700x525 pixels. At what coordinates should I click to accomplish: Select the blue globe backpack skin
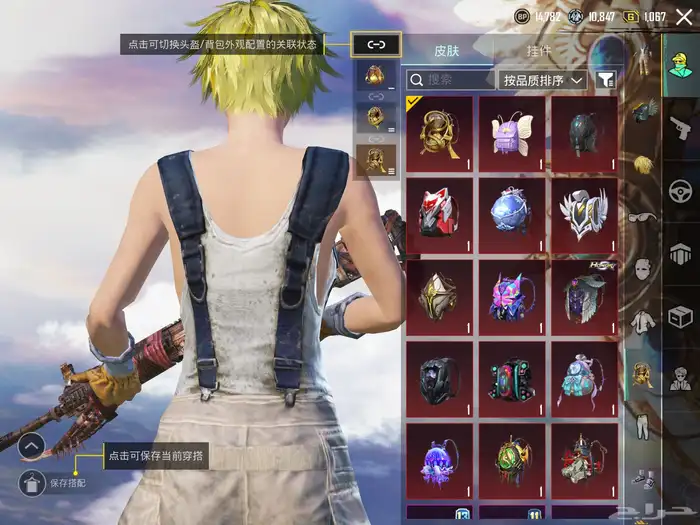[511, 214]
